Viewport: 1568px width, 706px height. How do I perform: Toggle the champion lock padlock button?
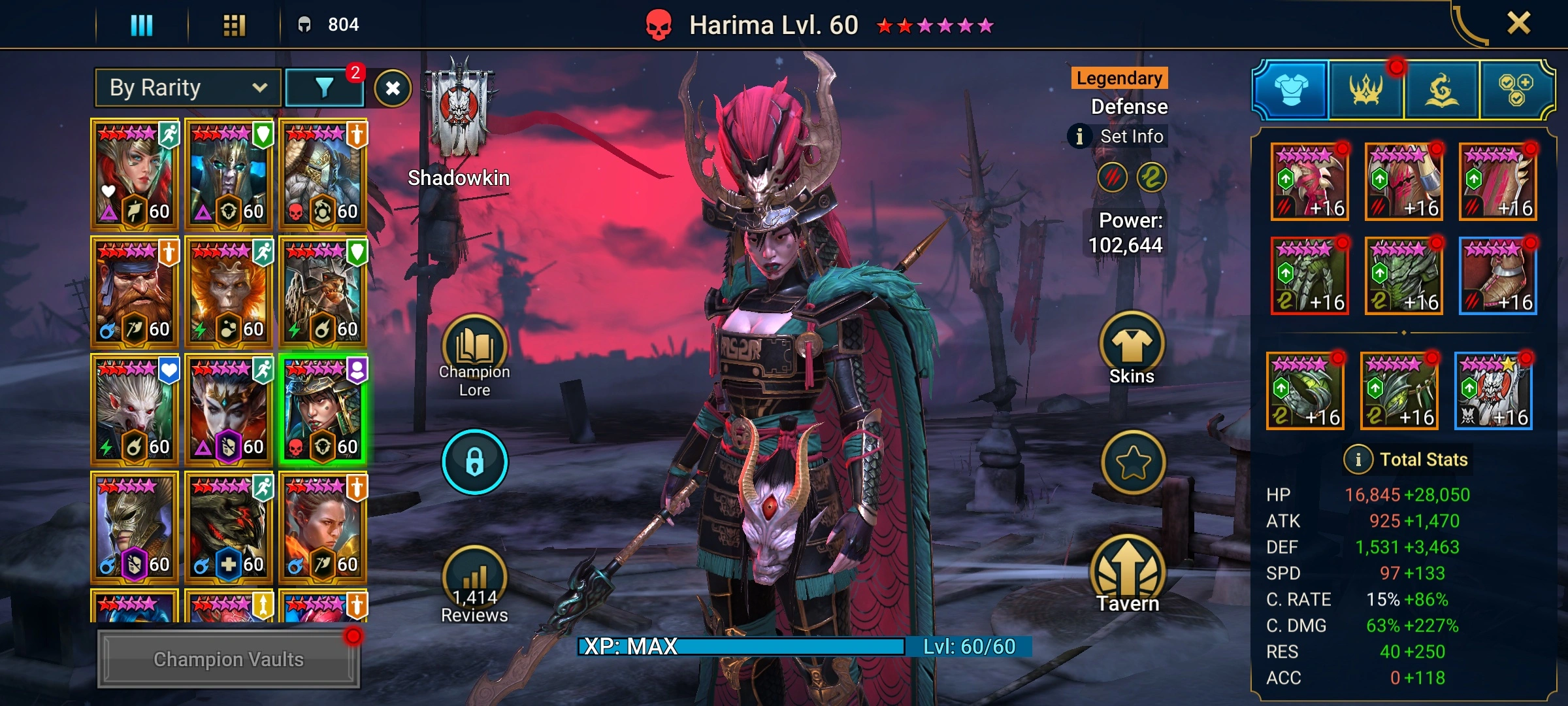pos(475,462)
